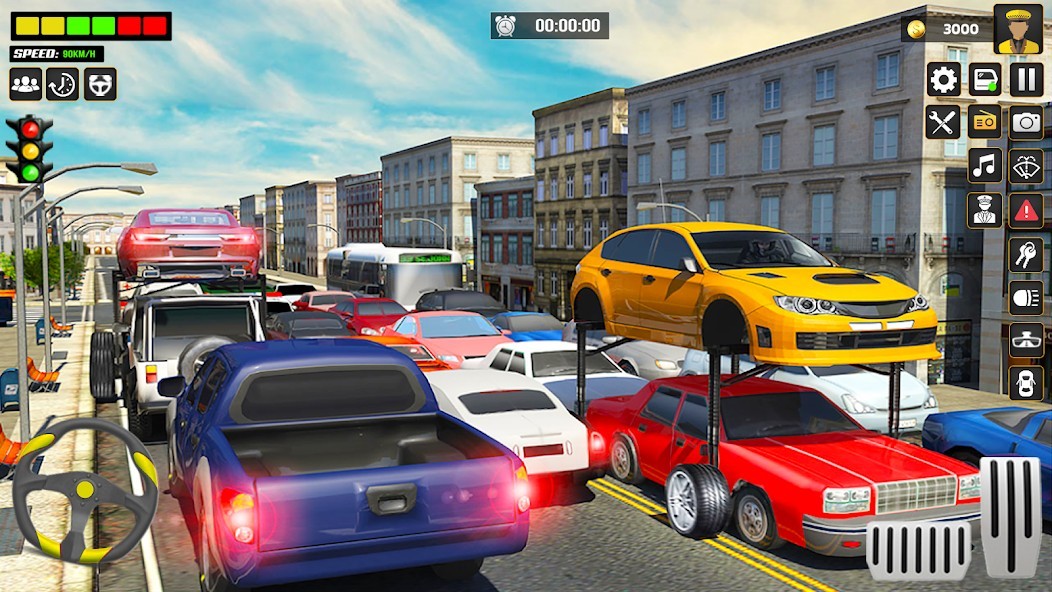Activate the windshield wipers
This screenshot has height=592, width=1052.
click(1026, 165)
